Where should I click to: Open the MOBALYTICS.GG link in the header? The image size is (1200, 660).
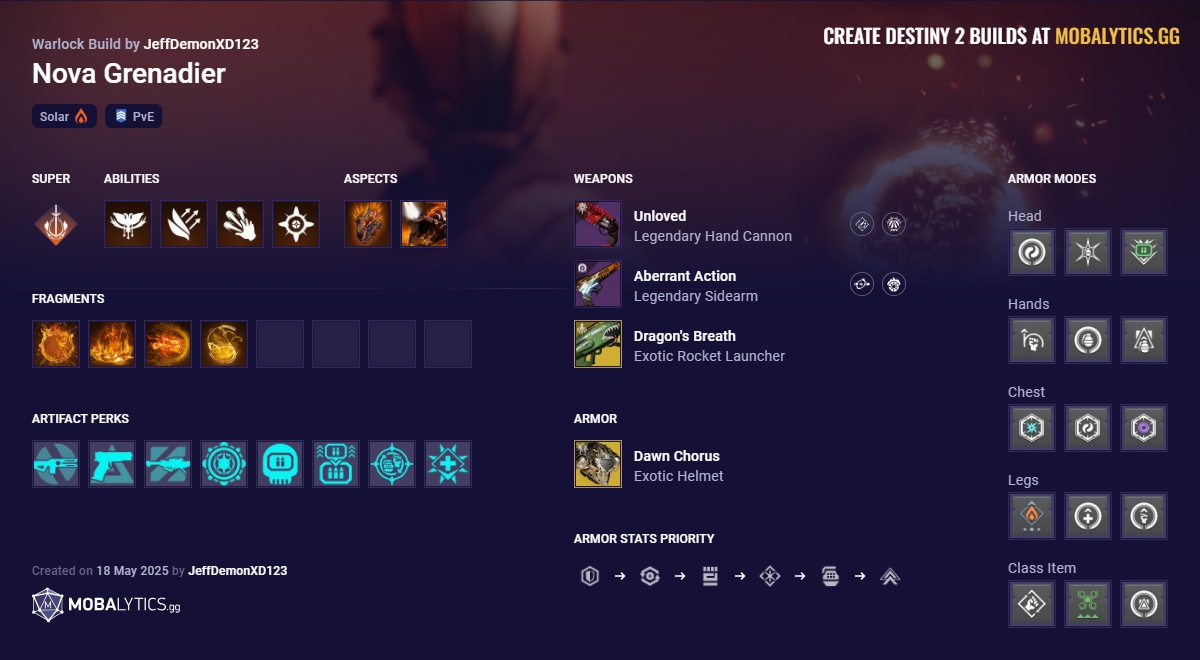[x=1117, y=37]
